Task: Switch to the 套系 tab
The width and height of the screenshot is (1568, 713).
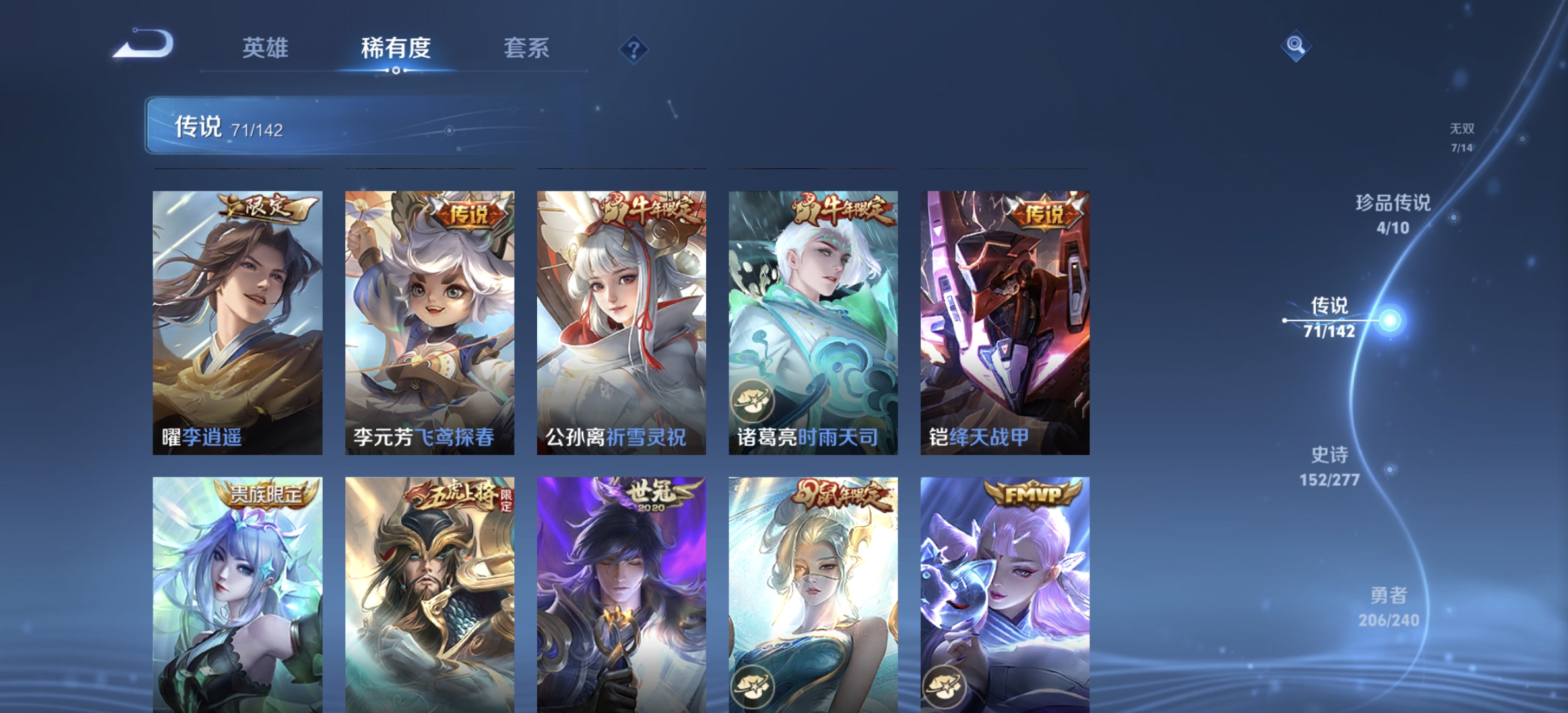Action: (x=528, y=49)
